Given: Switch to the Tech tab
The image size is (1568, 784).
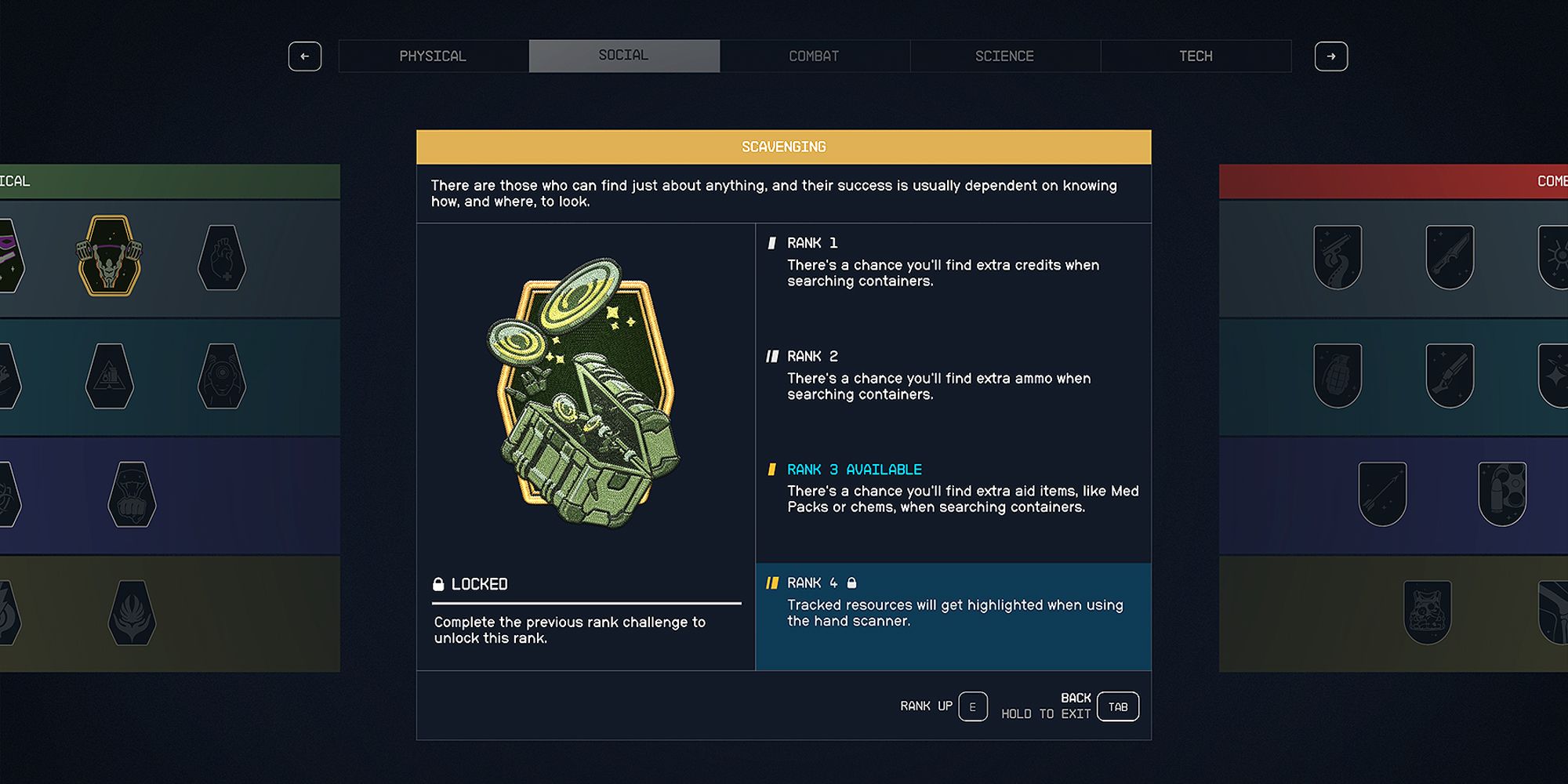Looking at the screenshot, I should (1196, 56).
